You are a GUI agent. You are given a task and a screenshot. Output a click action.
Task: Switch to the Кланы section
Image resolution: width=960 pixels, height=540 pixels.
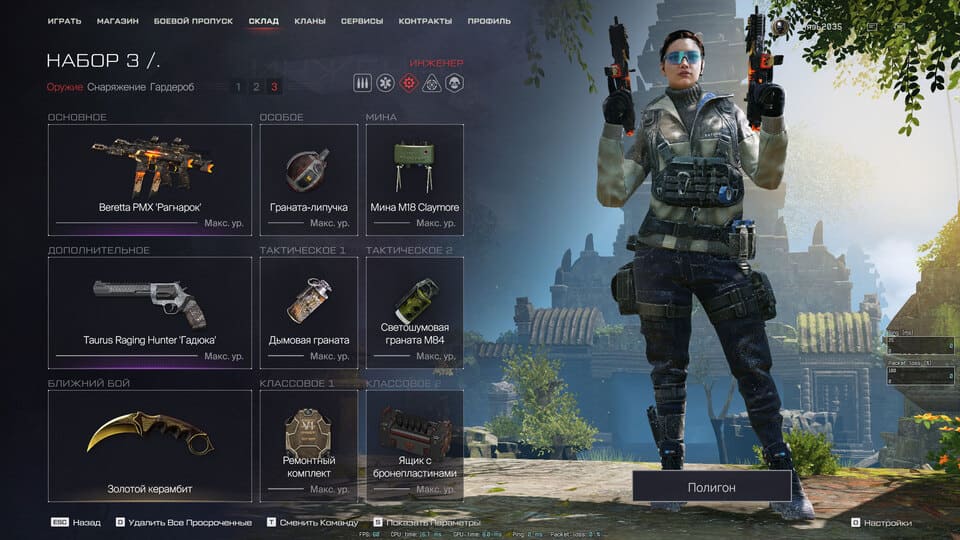pyautogui.click(x=310, y=21)
